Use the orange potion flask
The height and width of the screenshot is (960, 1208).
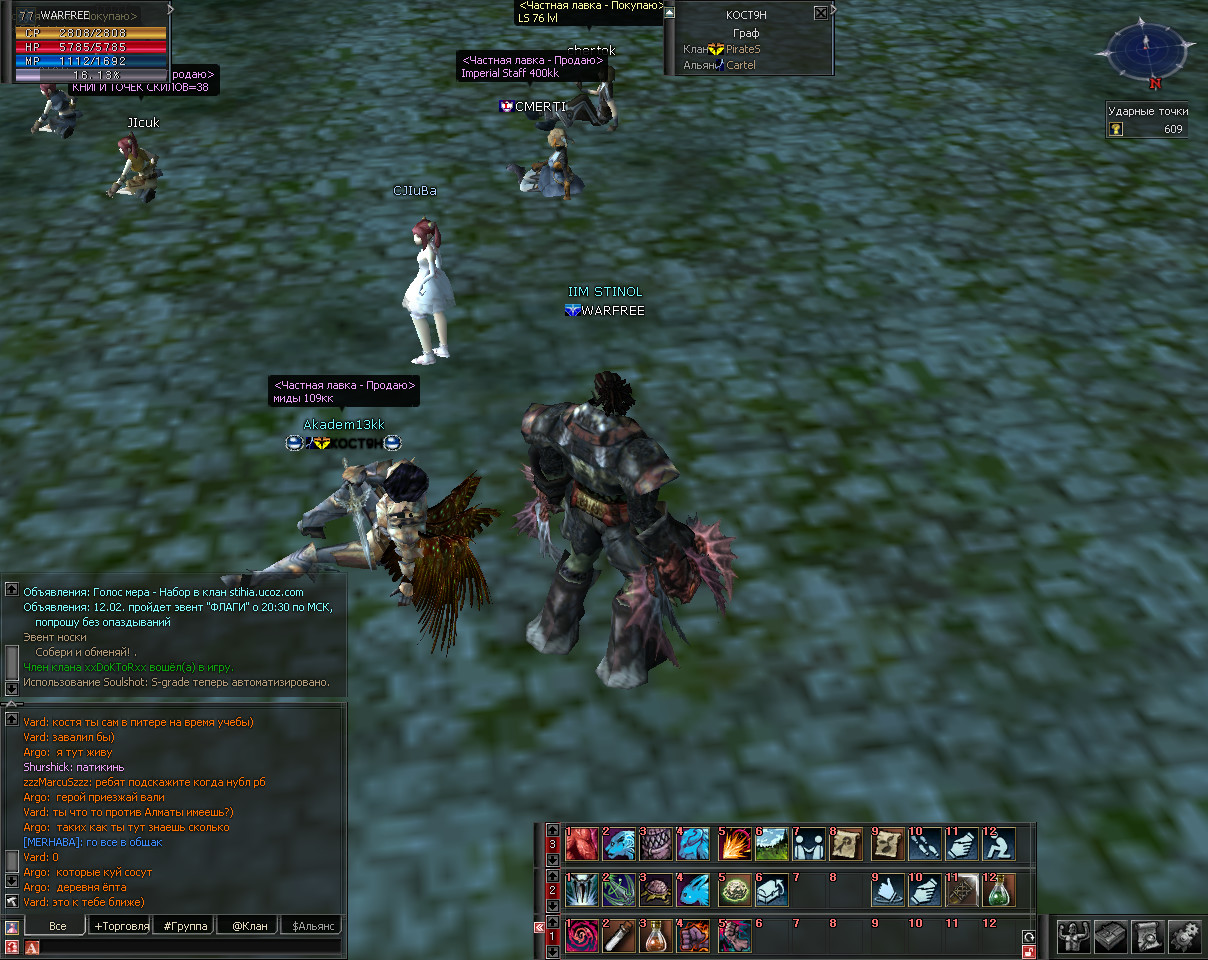pyautogui.click(x=659, y=936)
